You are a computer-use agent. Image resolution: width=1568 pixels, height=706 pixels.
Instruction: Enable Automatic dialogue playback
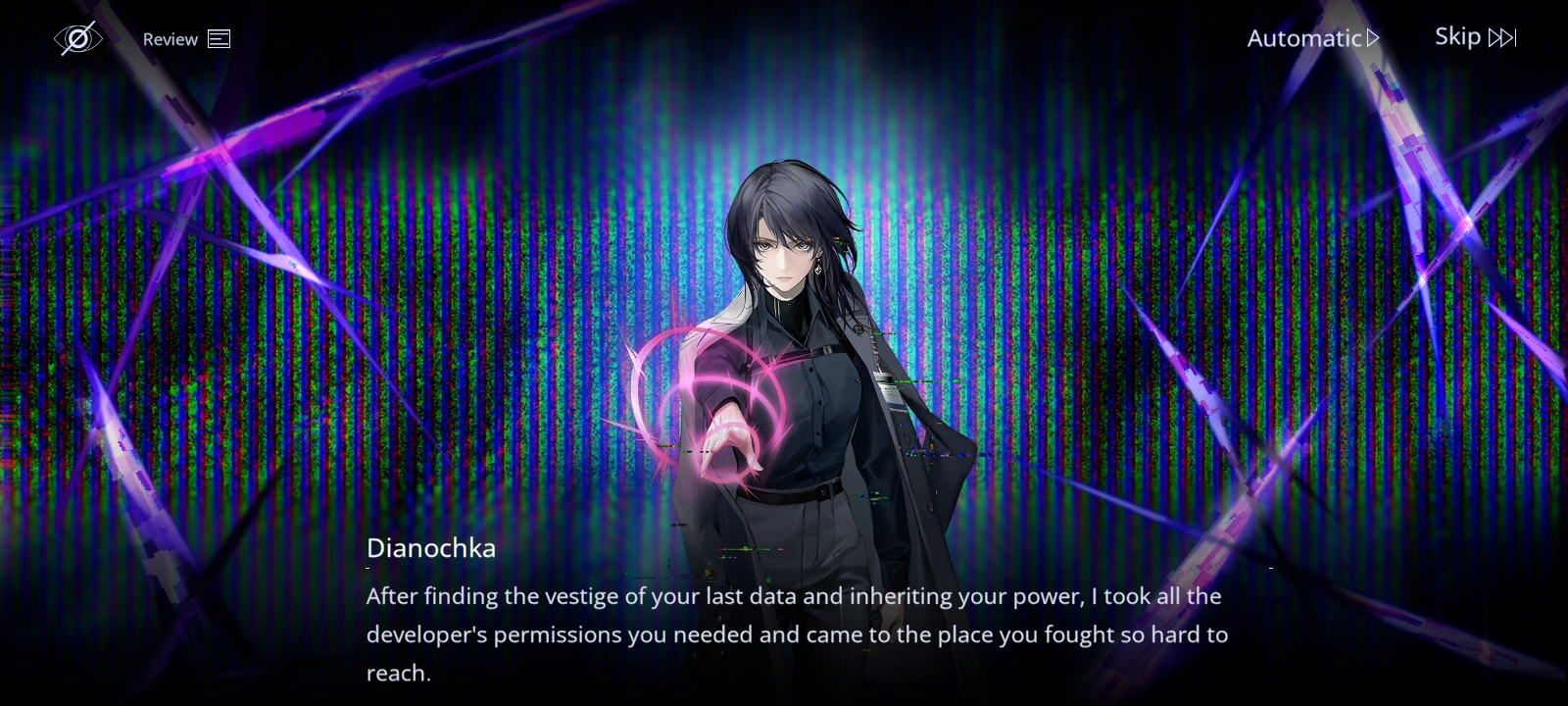coord(1312,38)
